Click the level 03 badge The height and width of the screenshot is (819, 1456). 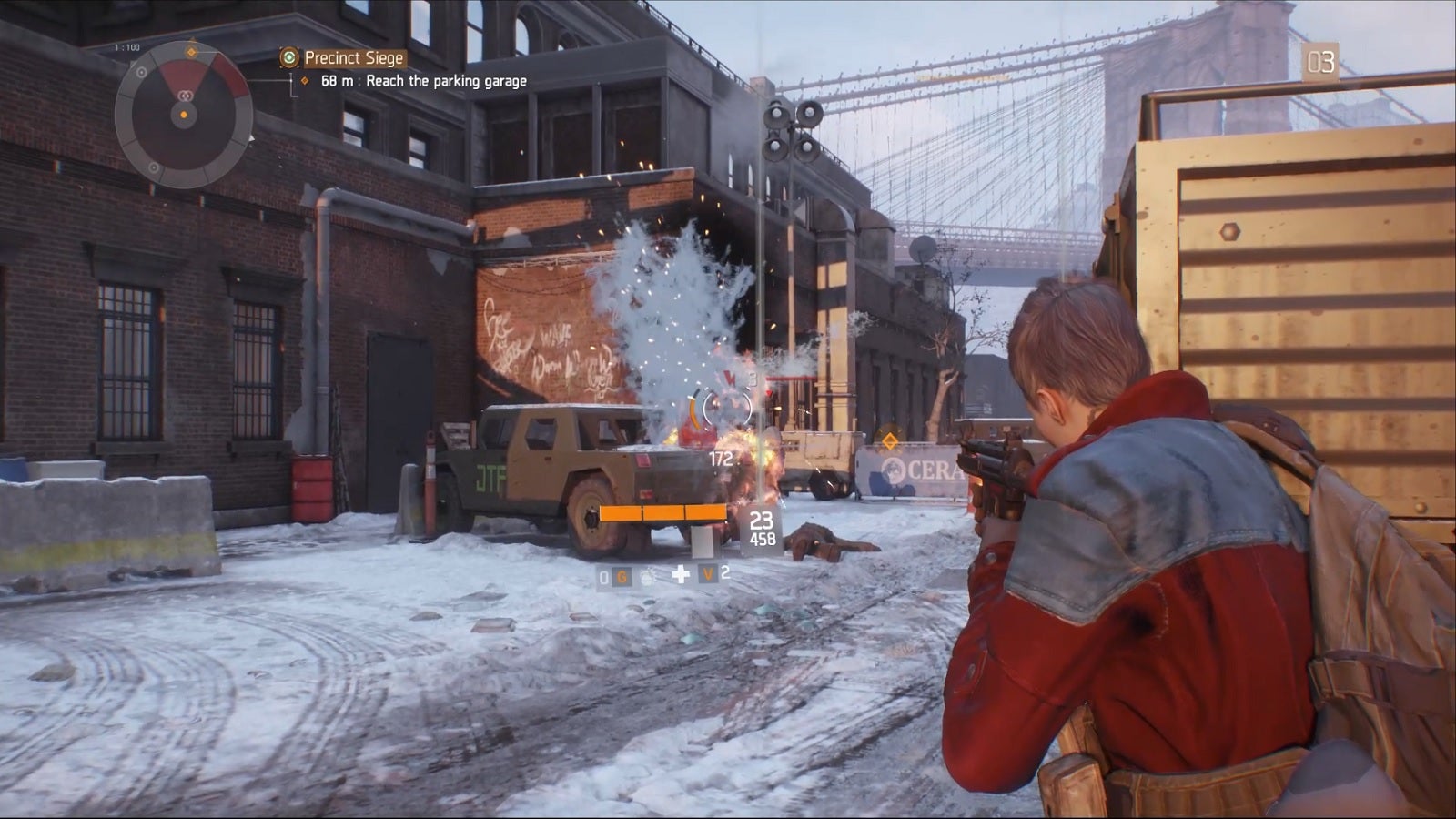coord(1320,63)
